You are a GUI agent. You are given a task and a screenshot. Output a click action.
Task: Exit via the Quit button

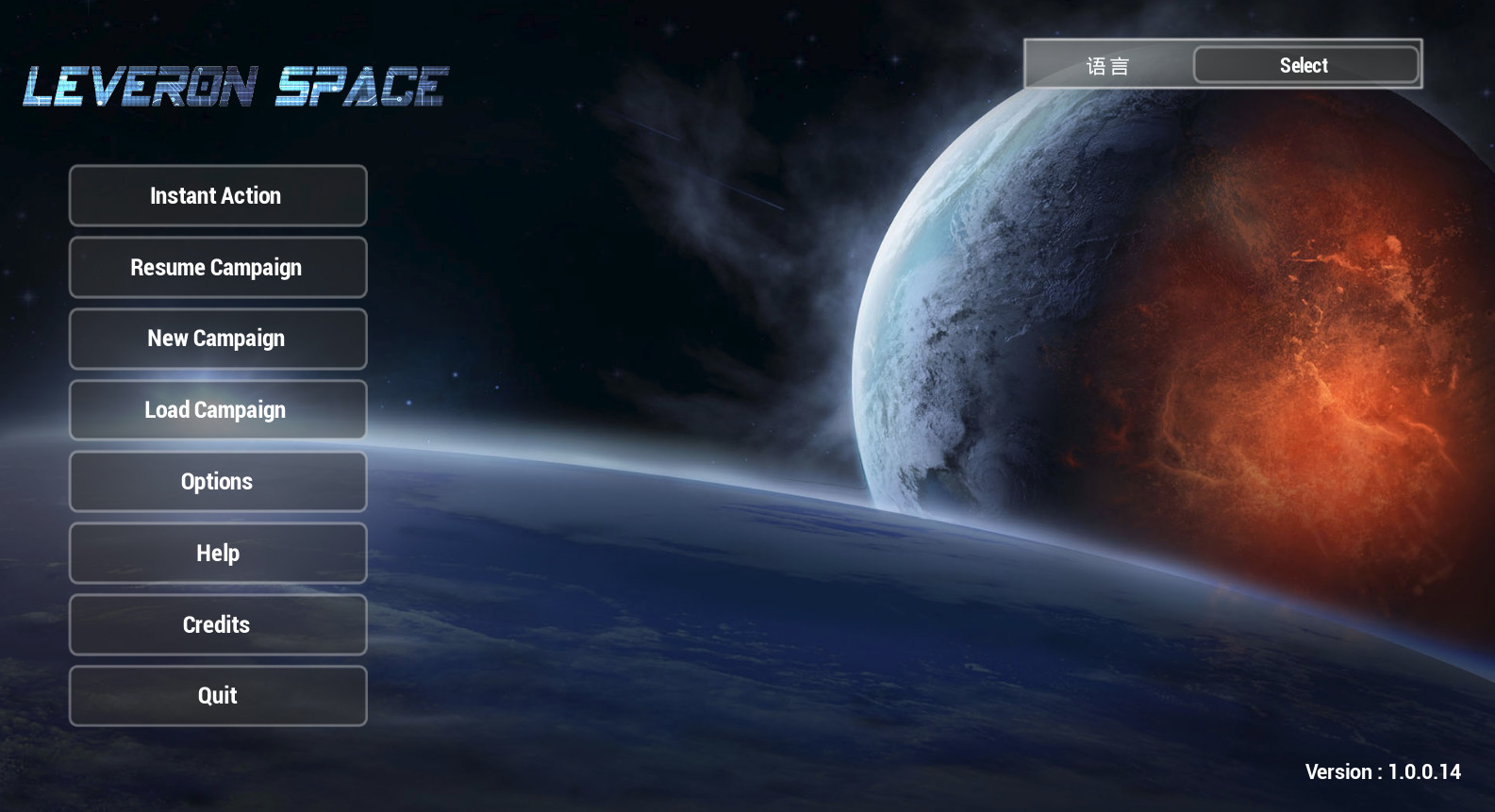[x=217, y=695]
